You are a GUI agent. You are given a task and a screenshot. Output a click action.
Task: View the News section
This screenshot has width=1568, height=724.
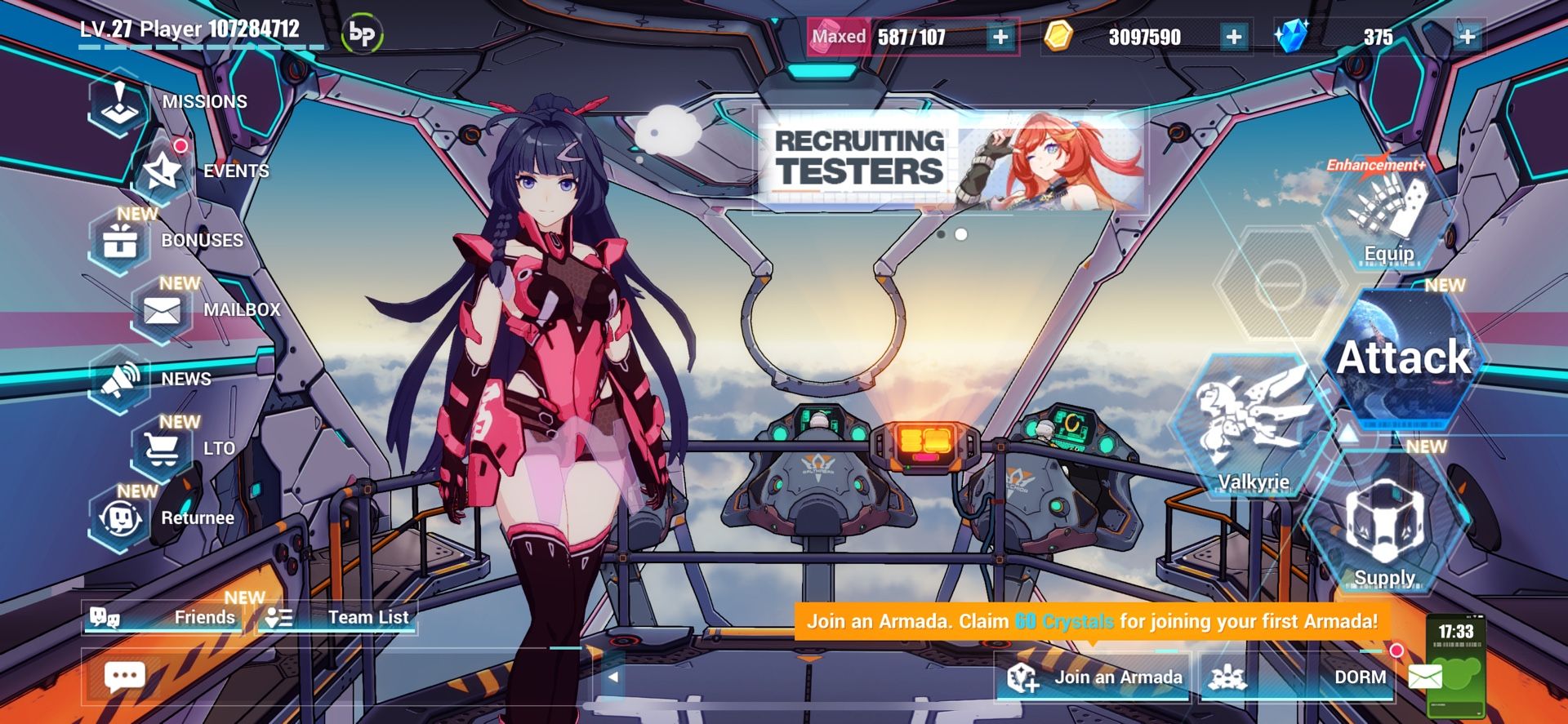point(122,380)
